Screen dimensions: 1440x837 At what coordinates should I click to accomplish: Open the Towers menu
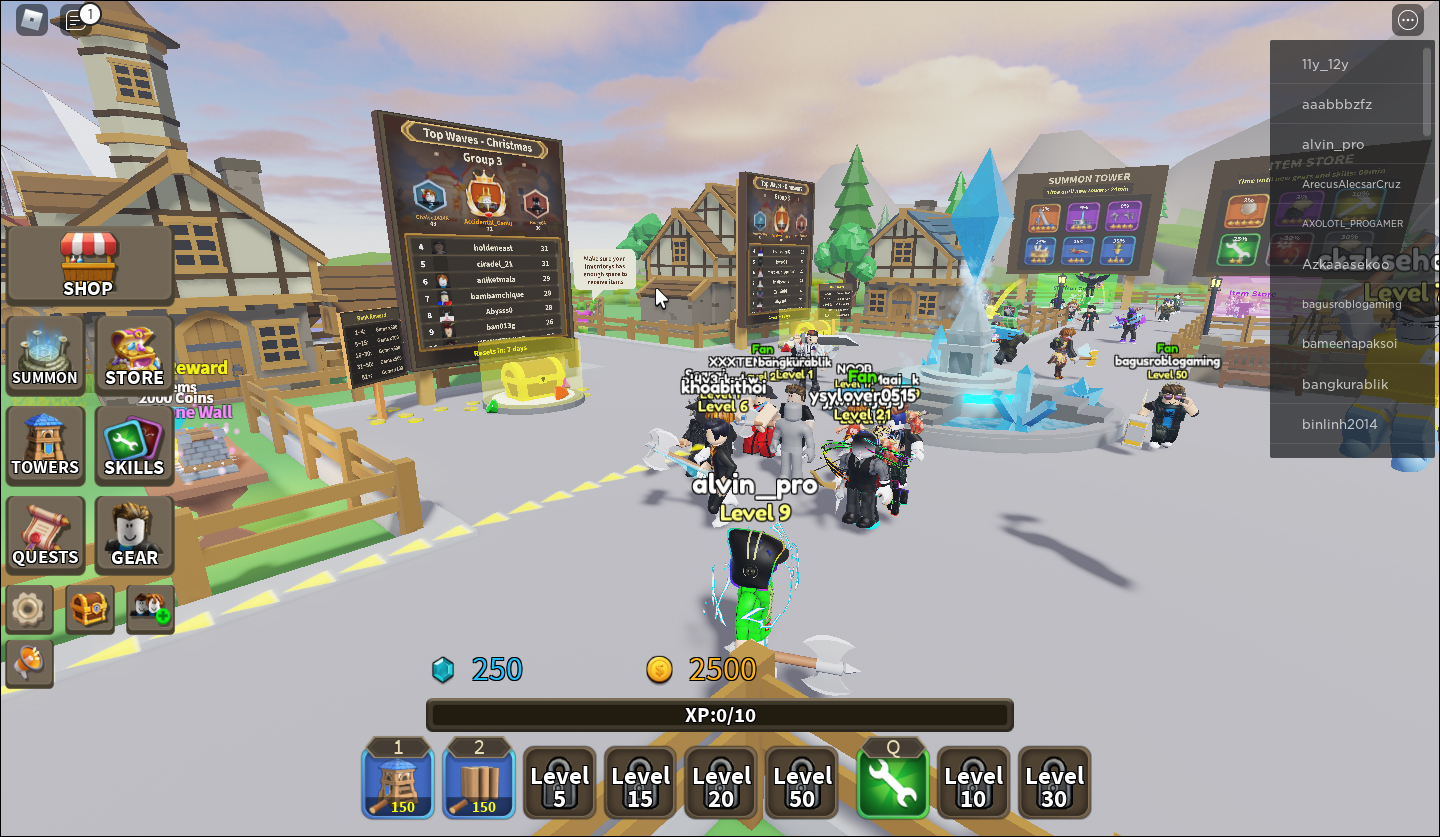[45, 445]
